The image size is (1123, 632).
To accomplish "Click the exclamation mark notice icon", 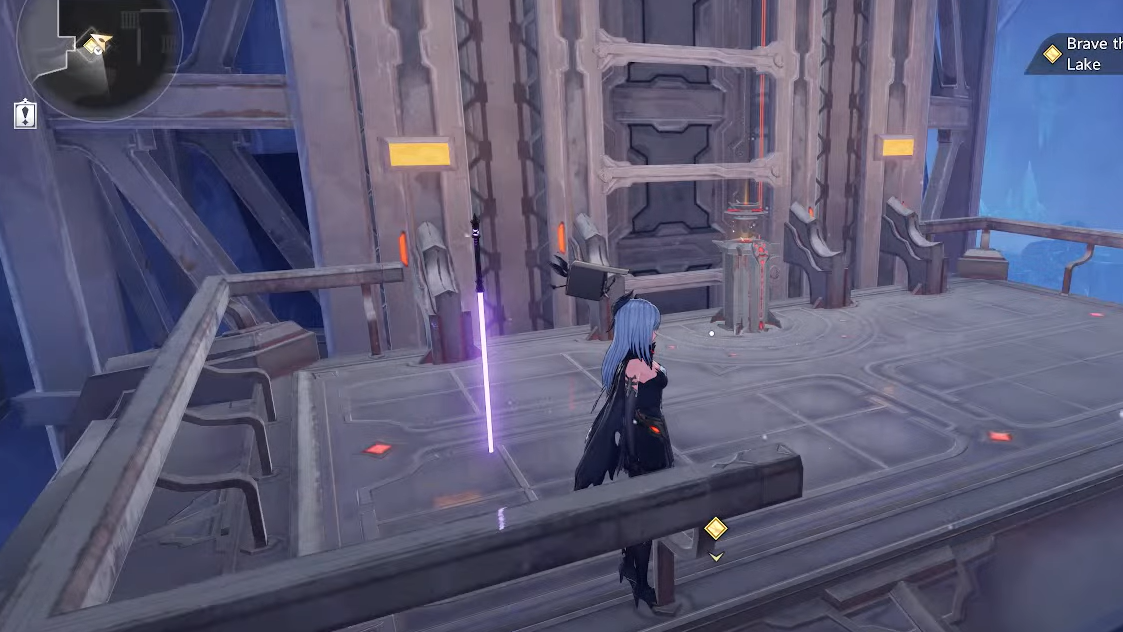I will coord(26,114).
